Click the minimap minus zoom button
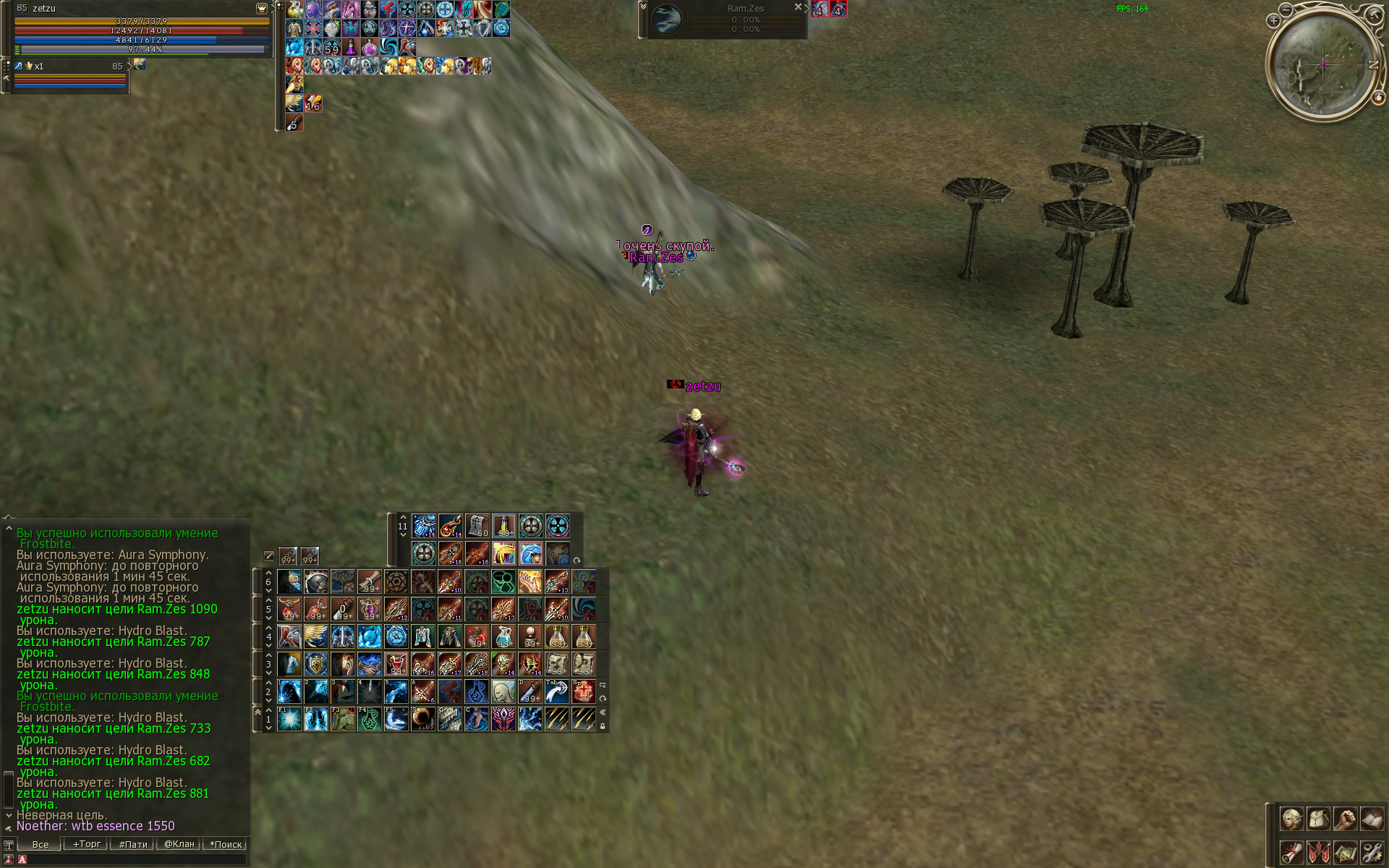Image resolution: width=1389 pixels, height=868 pixels. (x=1286, y=9)
